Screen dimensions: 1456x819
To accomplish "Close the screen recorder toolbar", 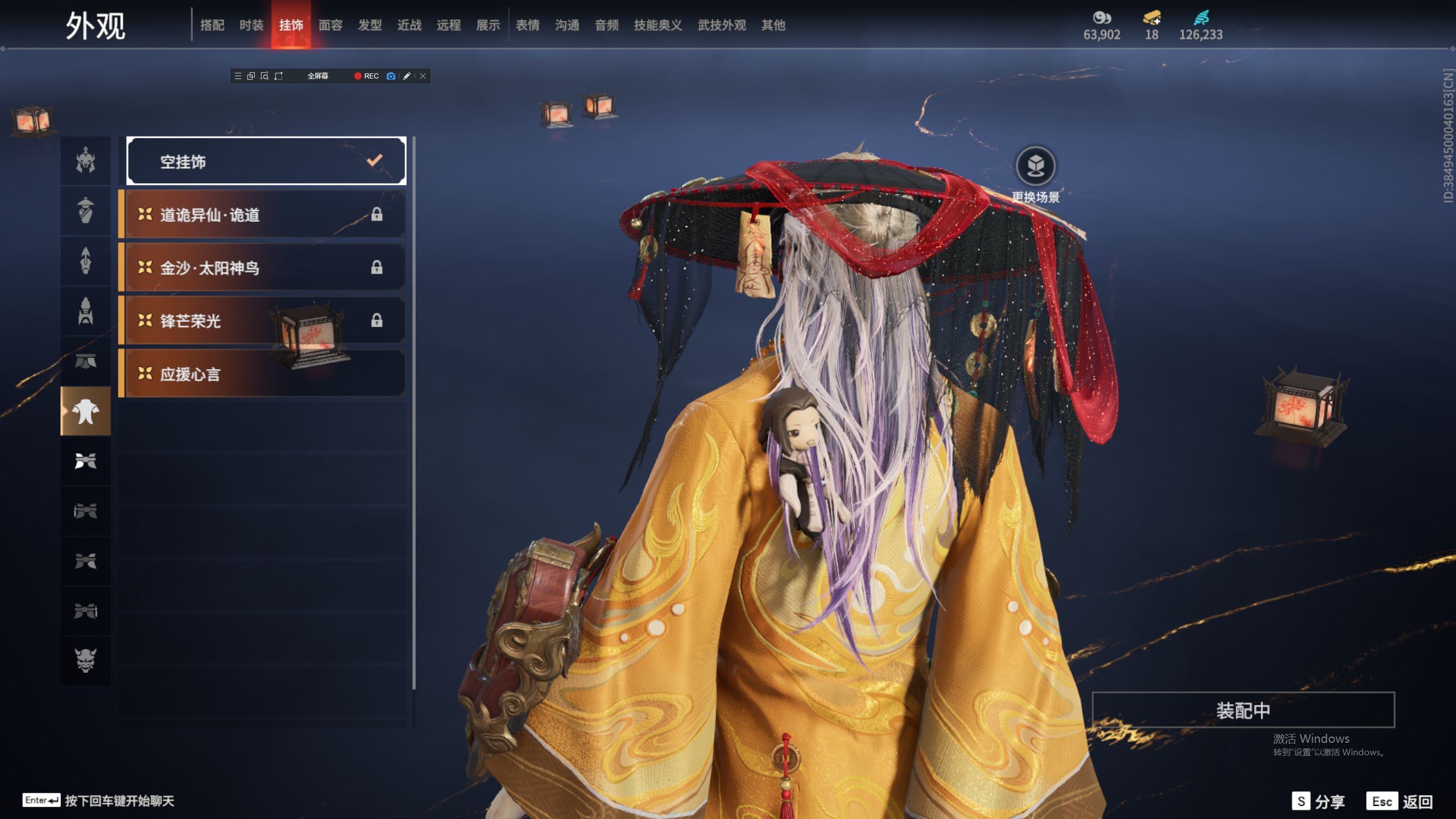I will (x=423, y=76).
